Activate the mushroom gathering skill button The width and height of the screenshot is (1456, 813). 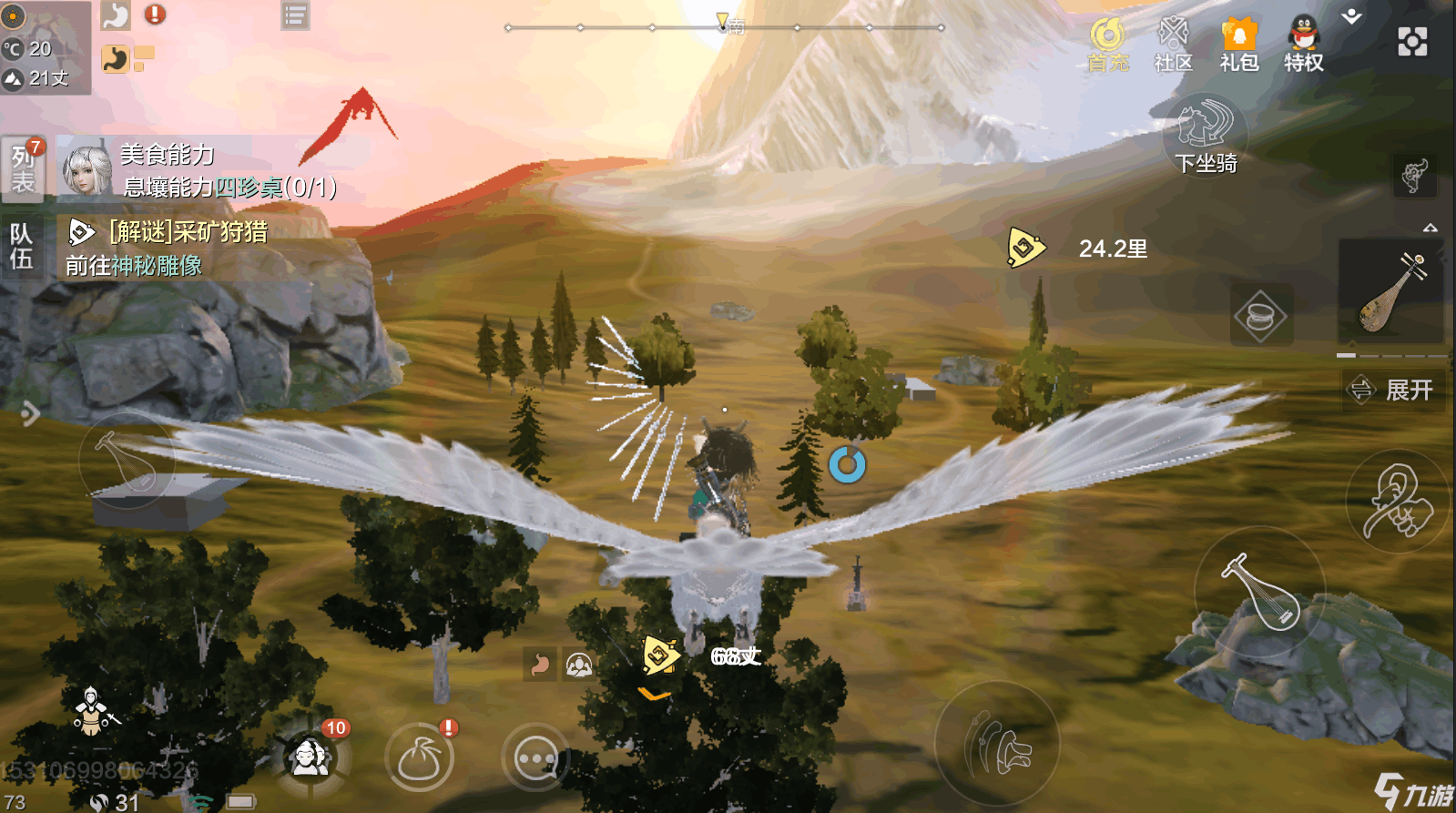997,744
